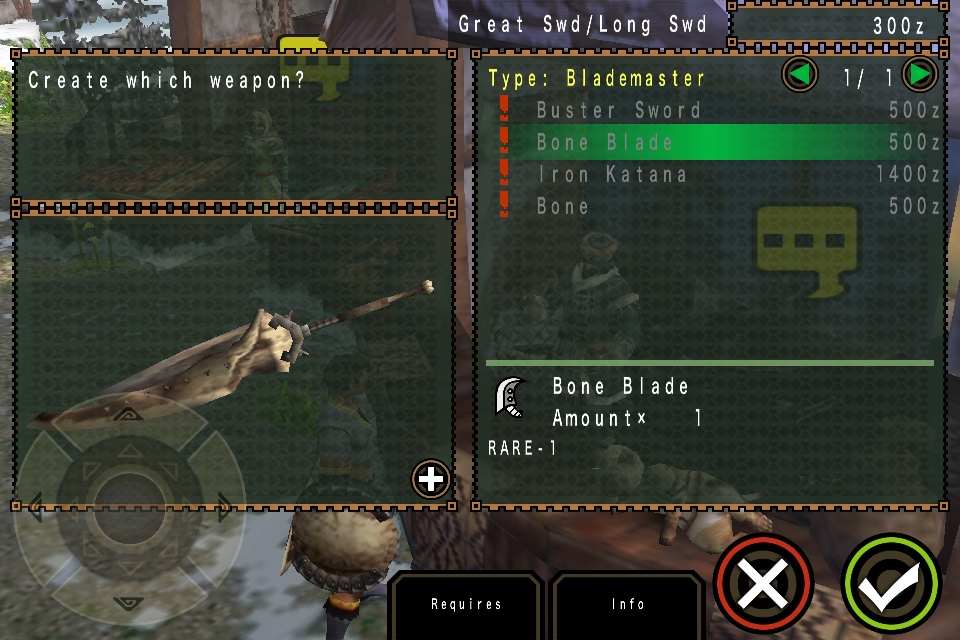This screenshot has width=960, height=640.
Task: Tap the virtual d-pad up arrow
Action: [129, 414]
